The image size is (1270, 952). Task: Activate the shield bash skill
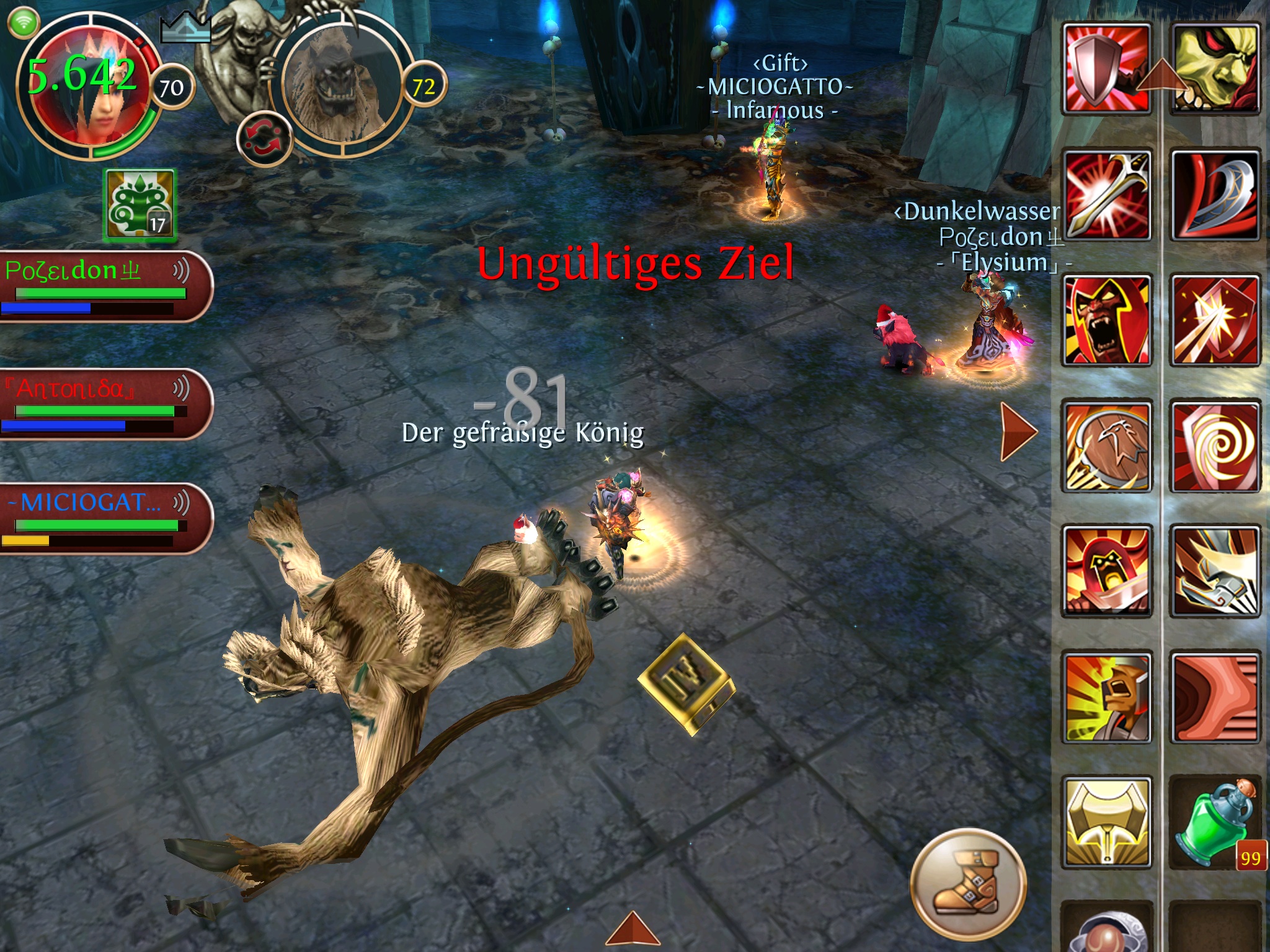click(x=1107, y=68)
